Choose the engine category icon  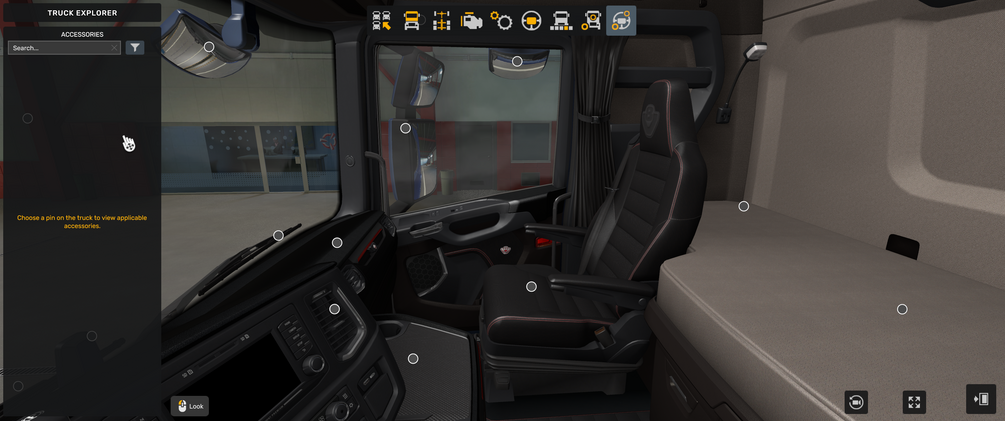(x=471, y=21)
